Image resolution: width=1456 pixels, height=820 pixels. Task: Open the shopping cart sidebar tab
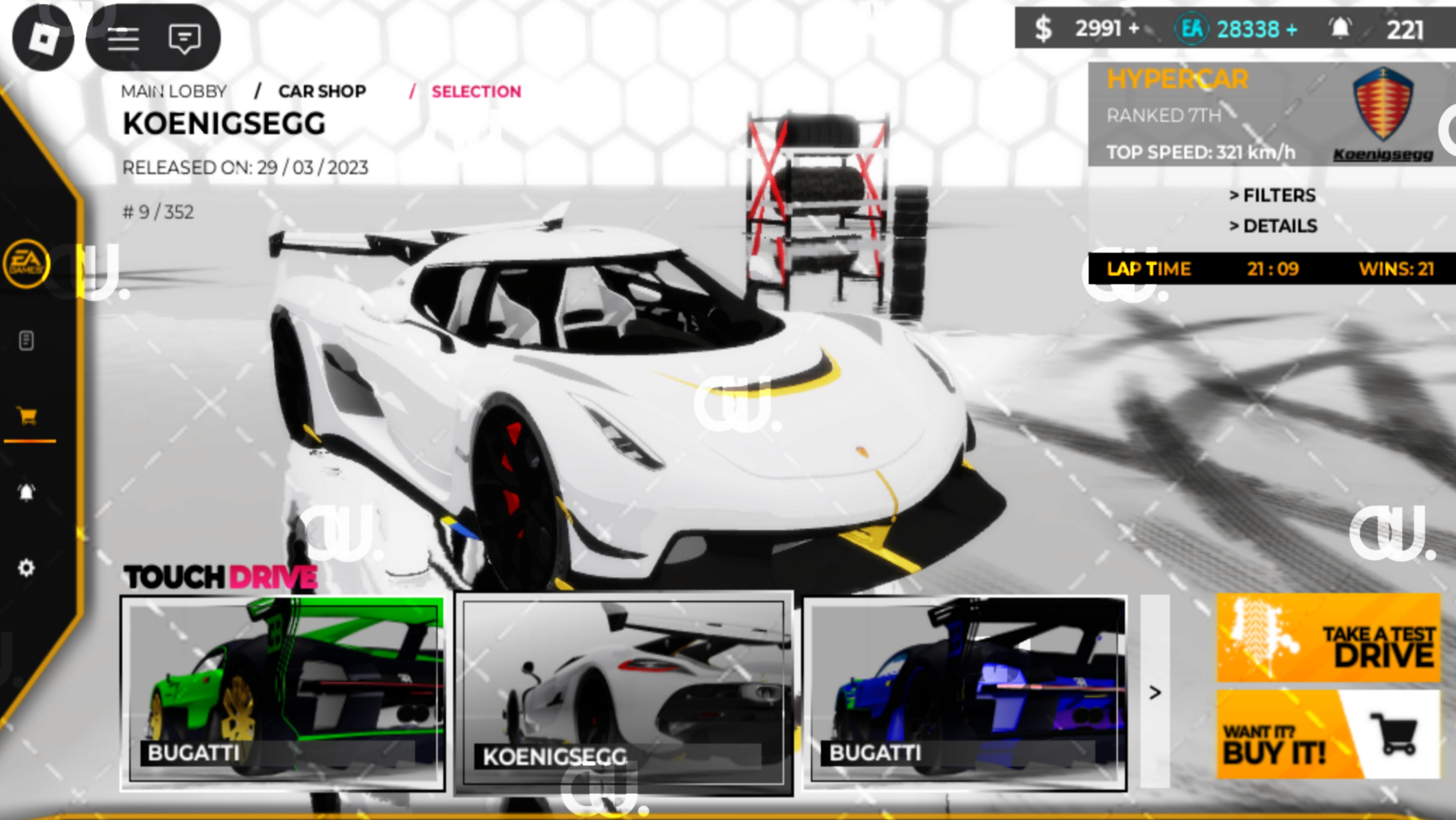26,416
